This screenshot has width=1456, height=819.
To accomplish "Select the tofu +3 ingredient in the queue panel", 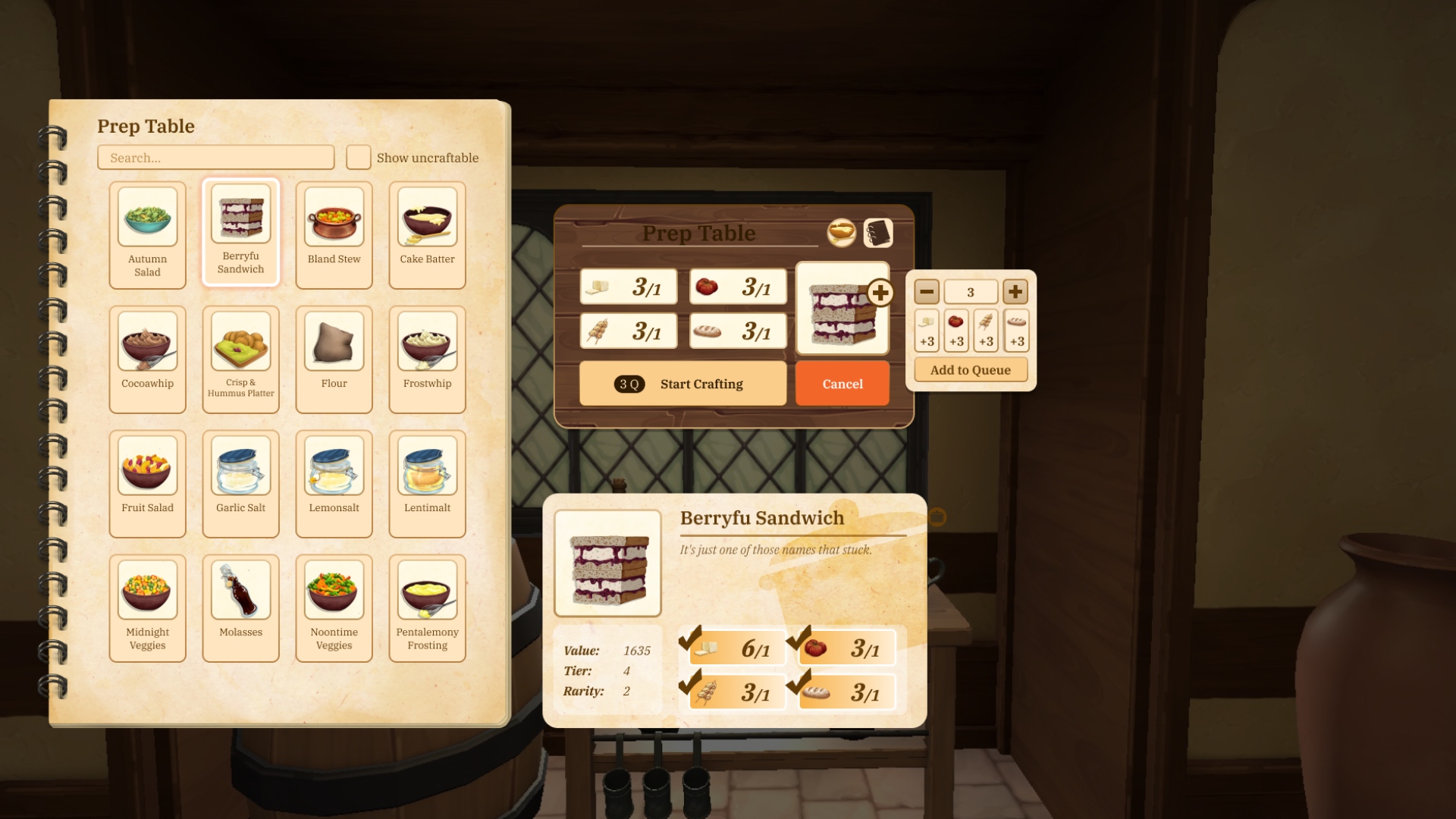I will (926, 331).
